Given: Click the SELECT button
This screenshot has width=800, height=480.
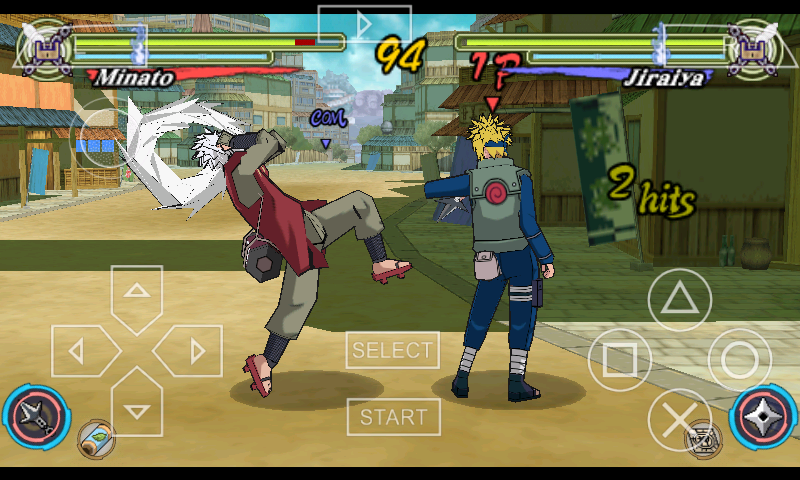Looking at the screenshot, I should tap(392, 351).
